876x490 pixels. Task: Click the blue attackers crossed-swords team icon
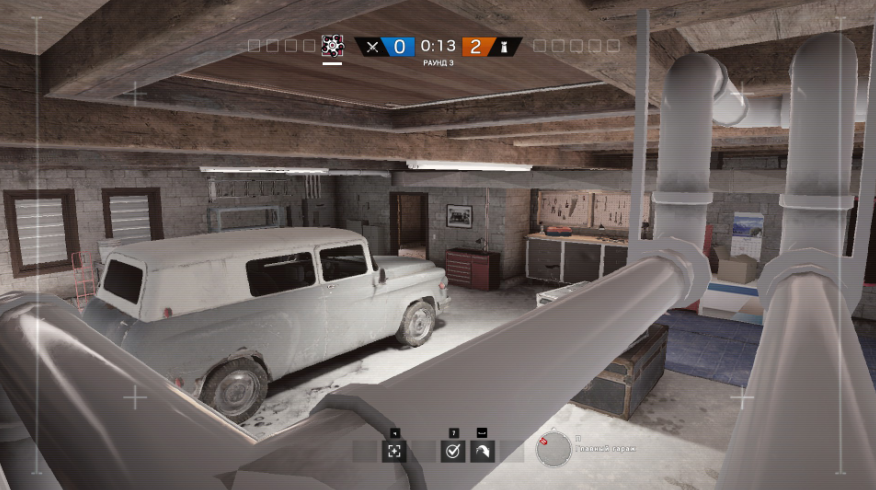click(x=372, y=46)
